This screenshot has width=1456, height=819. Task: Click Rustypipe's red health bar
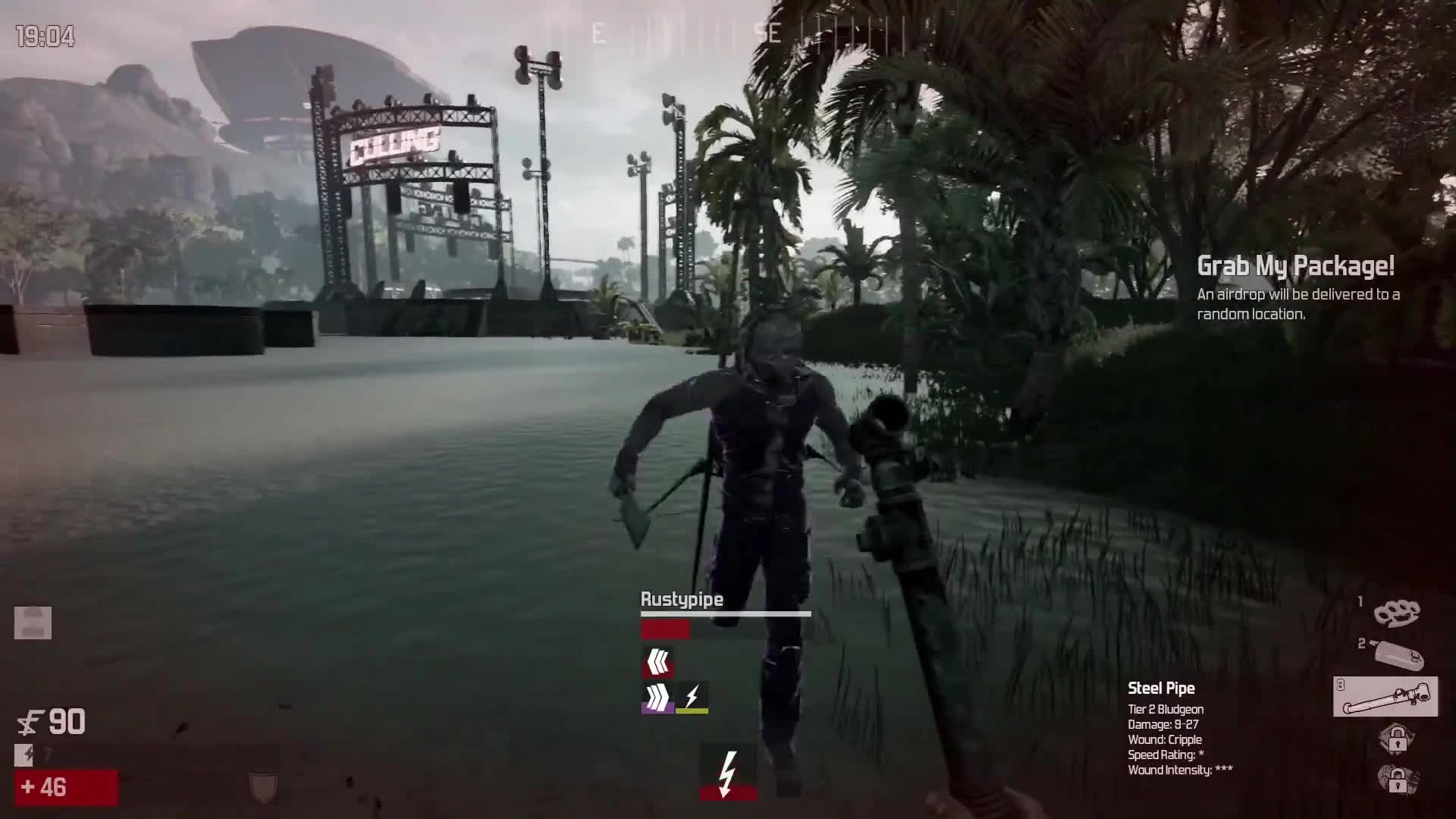(x=665, y=629)
